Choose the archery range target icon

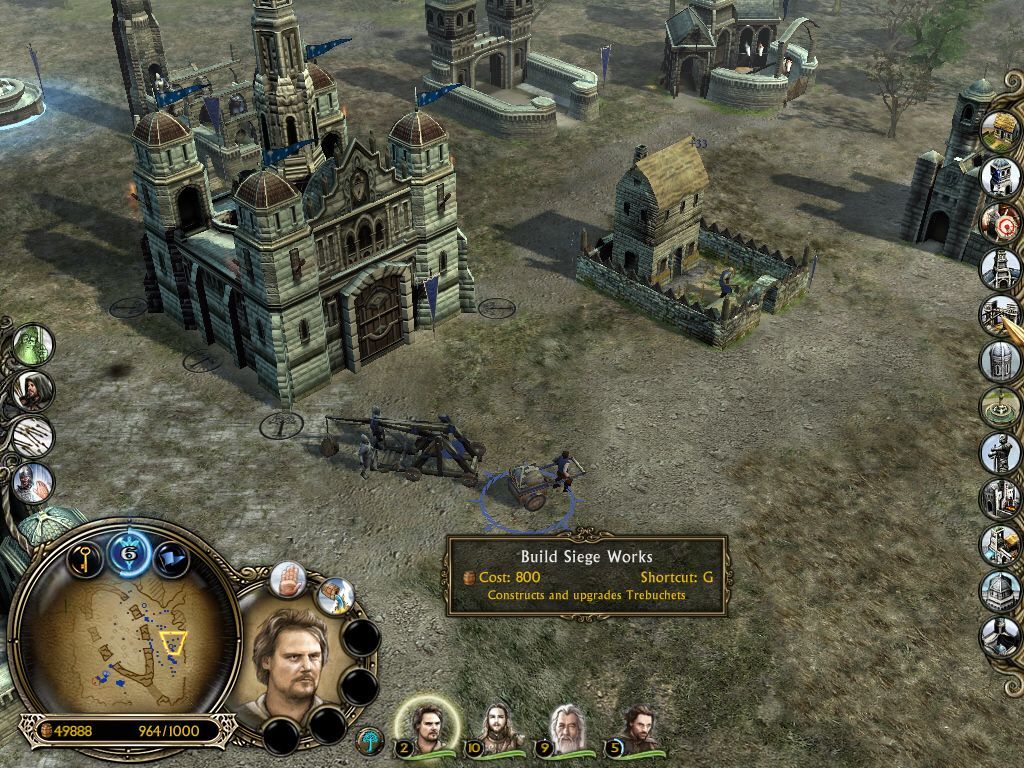click(x=999, y=221)
